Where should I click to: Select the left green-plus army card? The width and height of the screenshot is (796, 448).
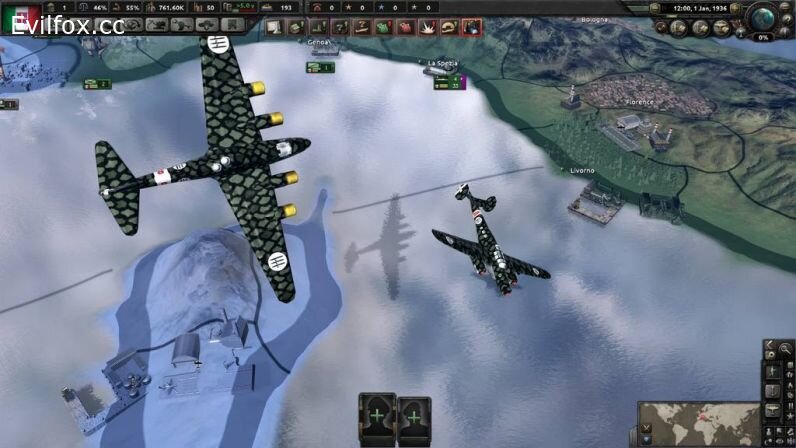[376, 415]
